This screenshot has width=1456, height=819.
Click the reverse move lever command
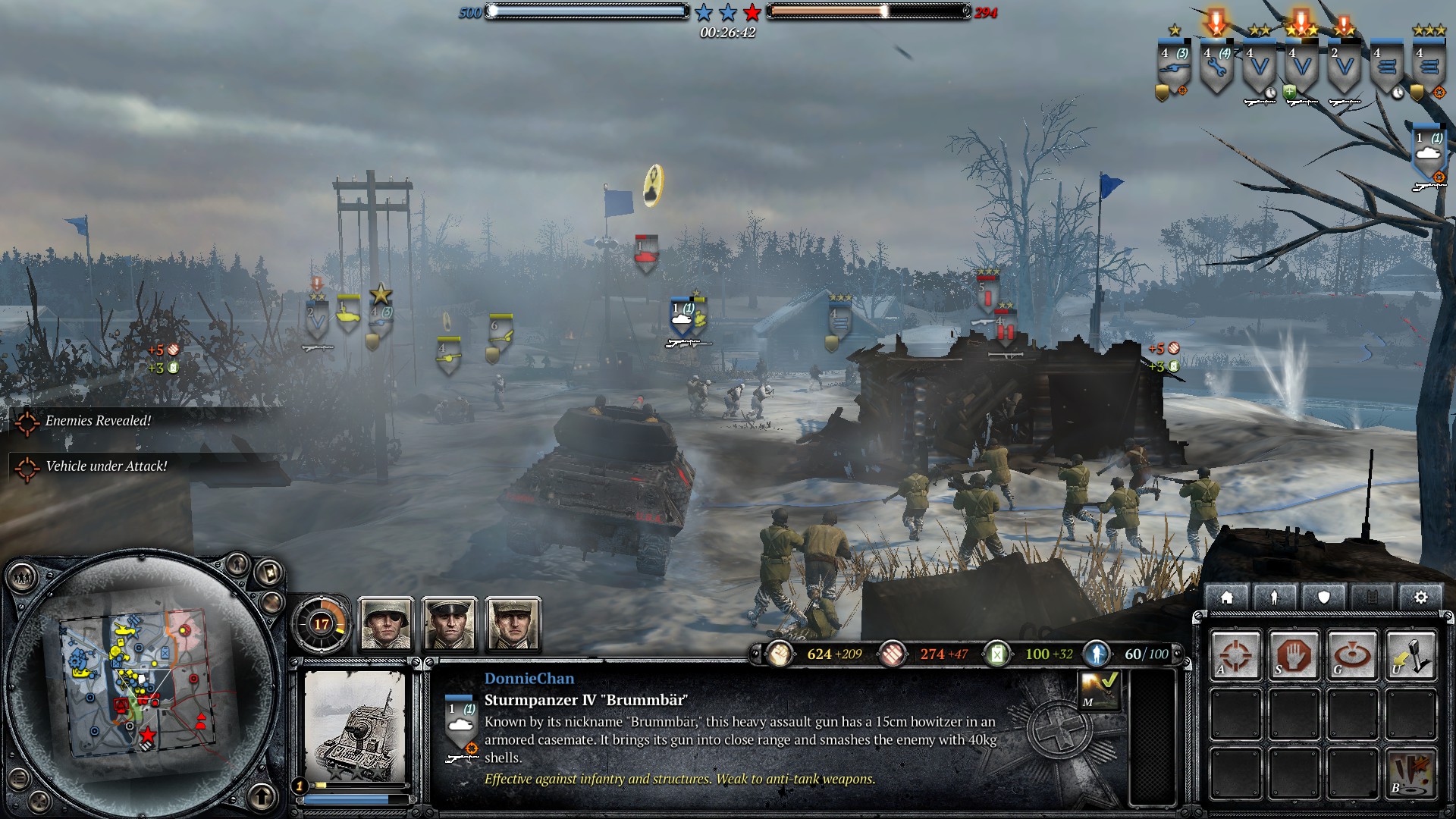[1410, 654]
